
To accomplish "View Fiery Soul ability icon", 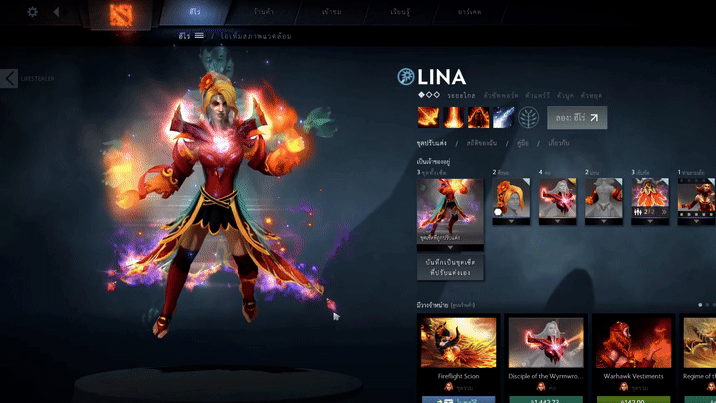I will point(478,118).
